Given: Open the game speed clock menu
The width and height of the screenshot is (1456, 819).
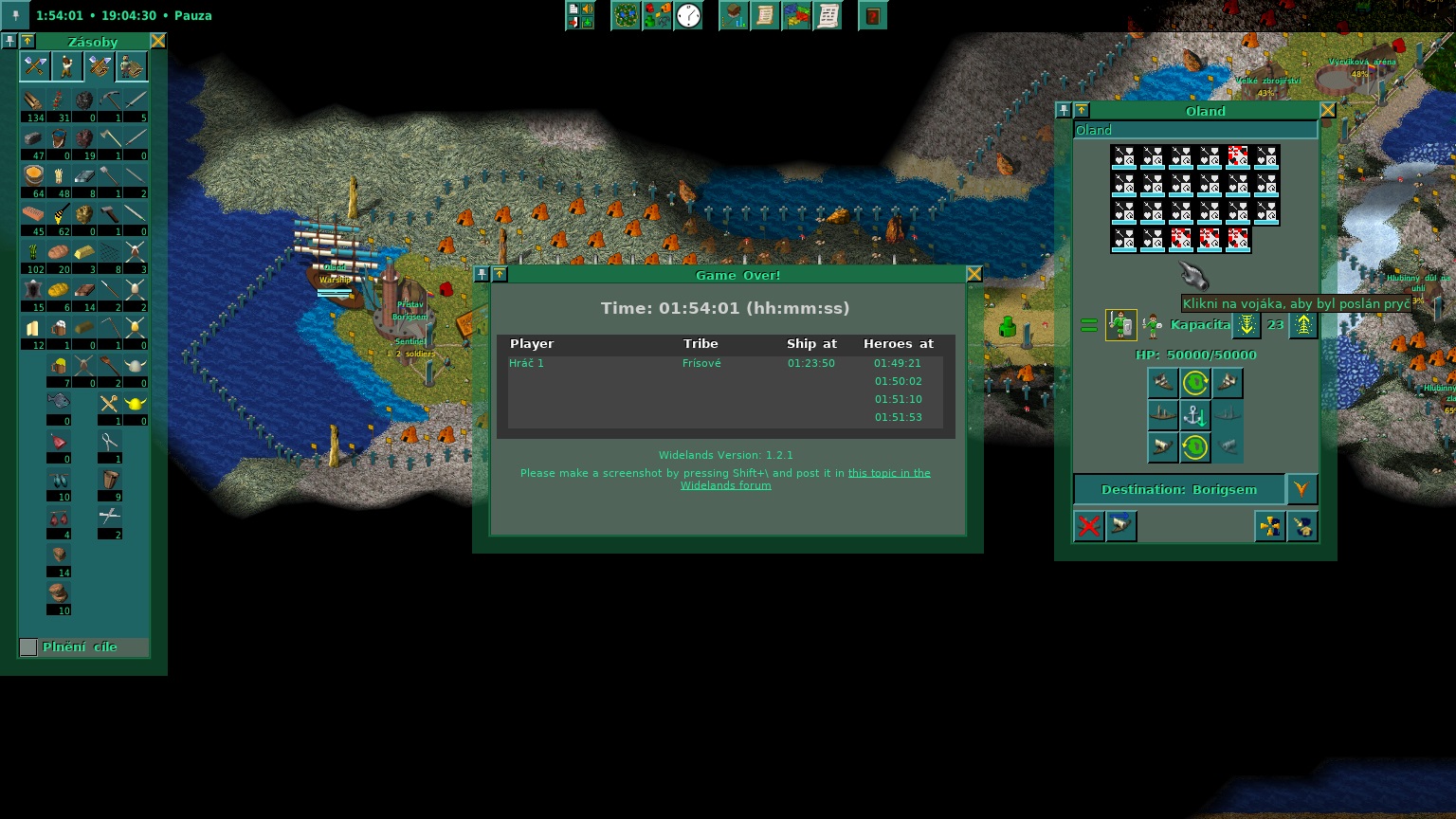Looking at the screenshot, I should click(689, 15).
